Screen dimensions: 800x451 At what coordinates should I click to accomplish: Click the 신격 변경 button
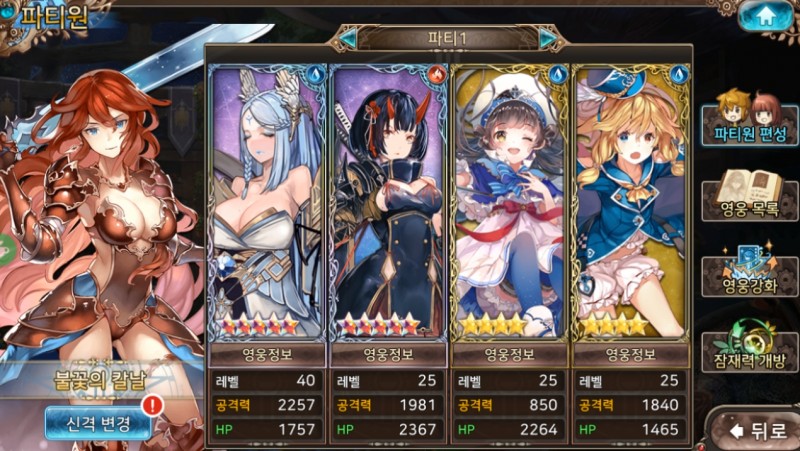[97, 423]
